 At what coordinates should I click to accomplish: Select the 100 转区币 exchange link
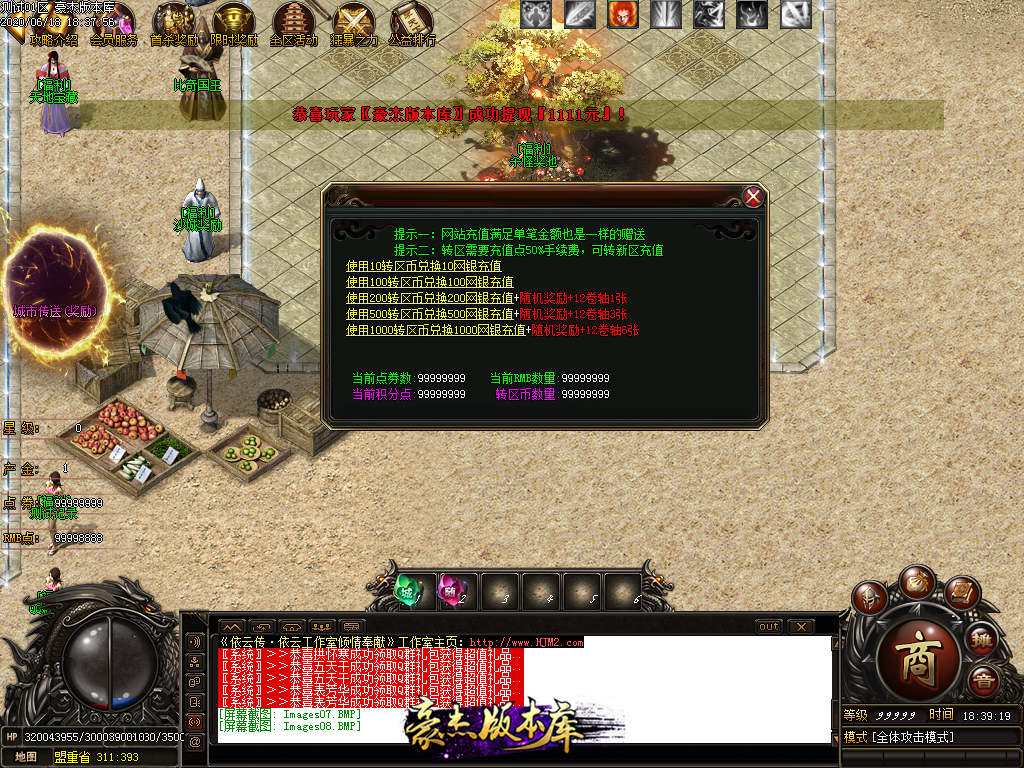pyautogui.click(x=430, y=283)
